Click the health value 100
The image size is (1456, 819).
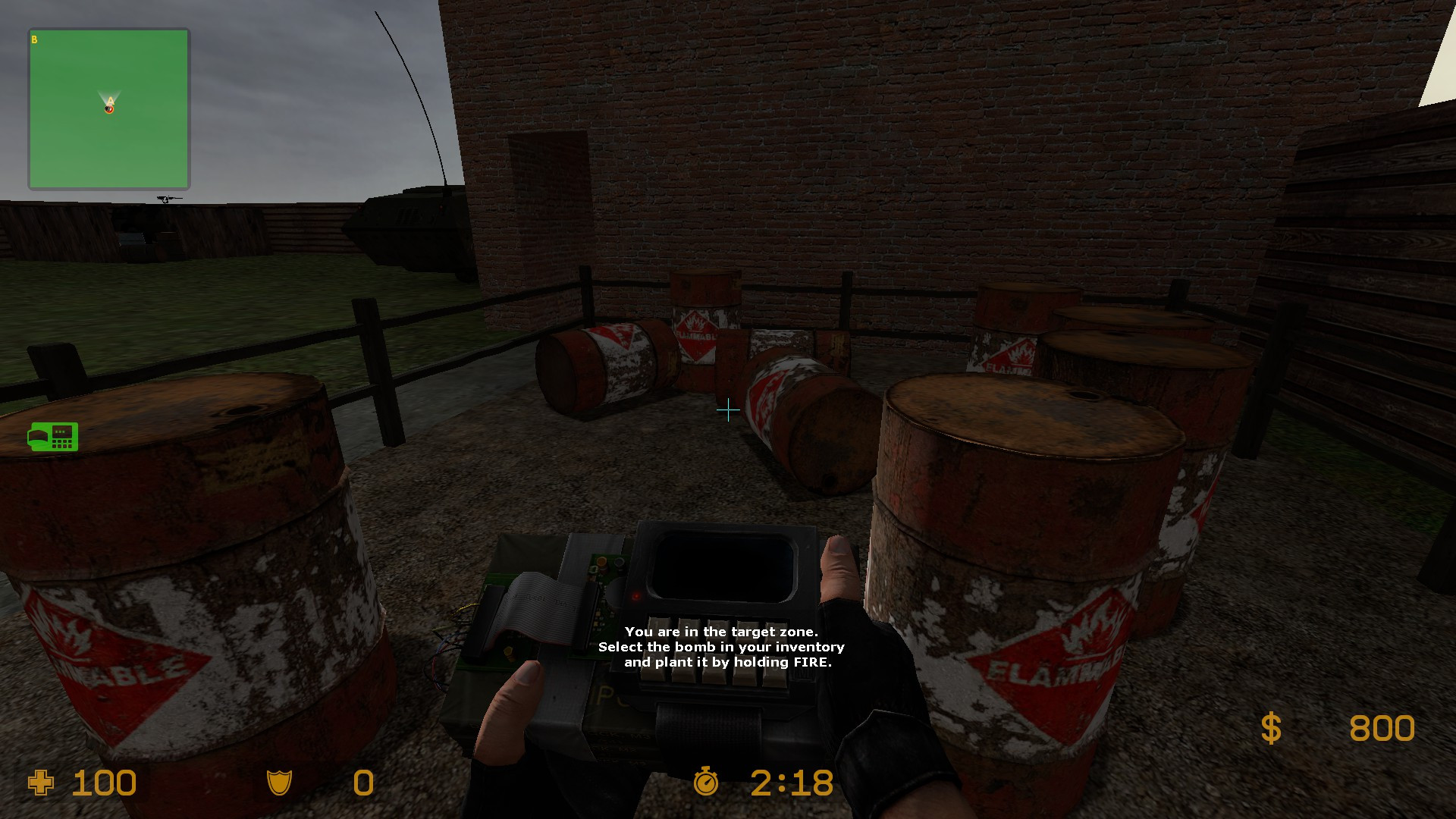[102, 783]
